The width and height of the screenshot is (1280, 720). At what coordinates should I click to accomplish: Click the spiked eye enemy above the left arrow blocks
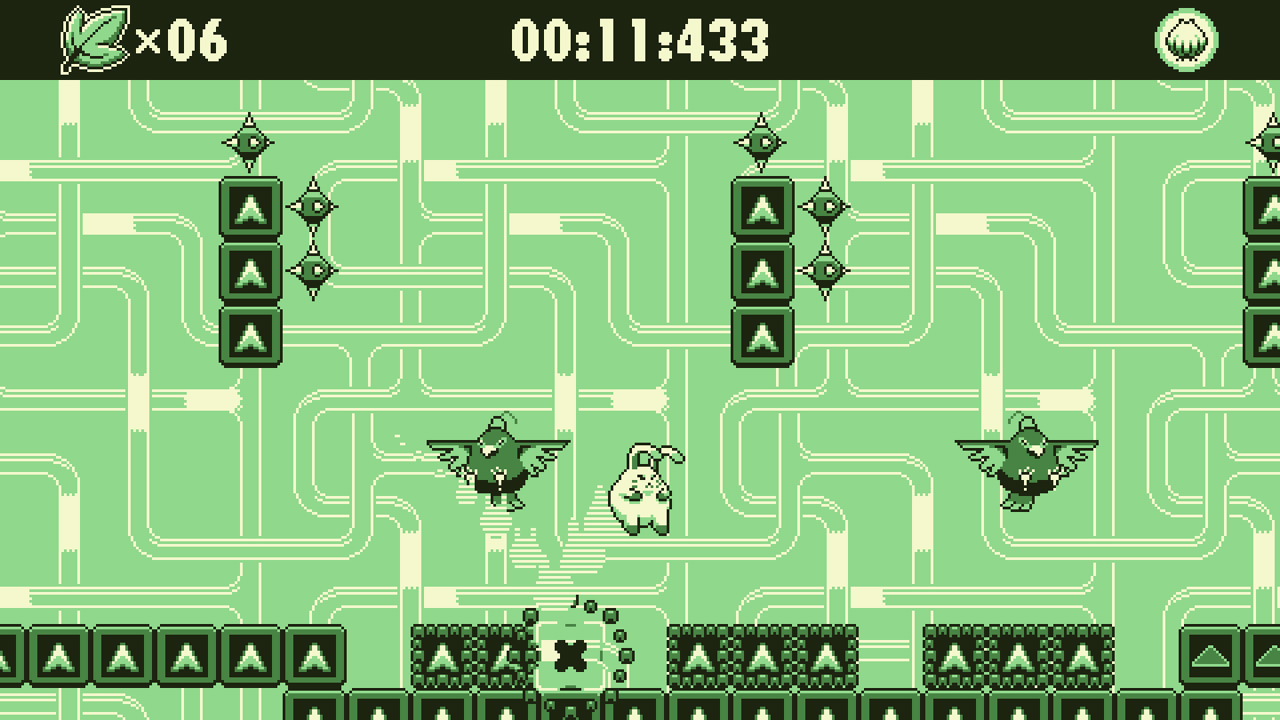[x=249, y=140]
